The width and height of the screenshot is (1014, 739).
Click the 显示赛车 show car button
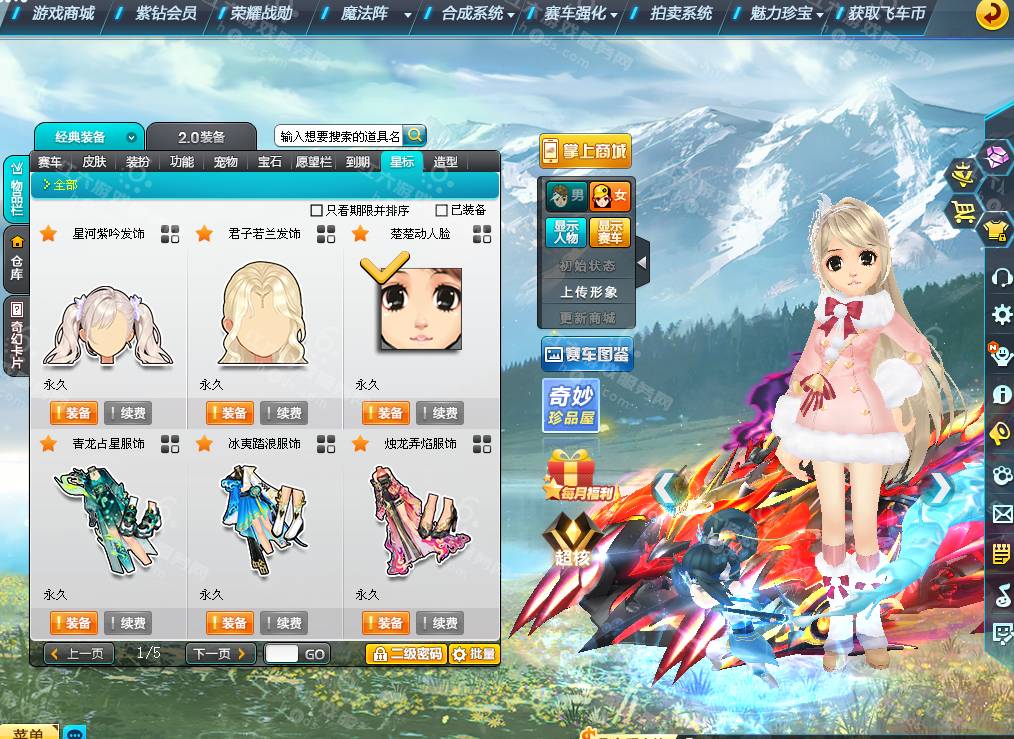tap(608, 232)
